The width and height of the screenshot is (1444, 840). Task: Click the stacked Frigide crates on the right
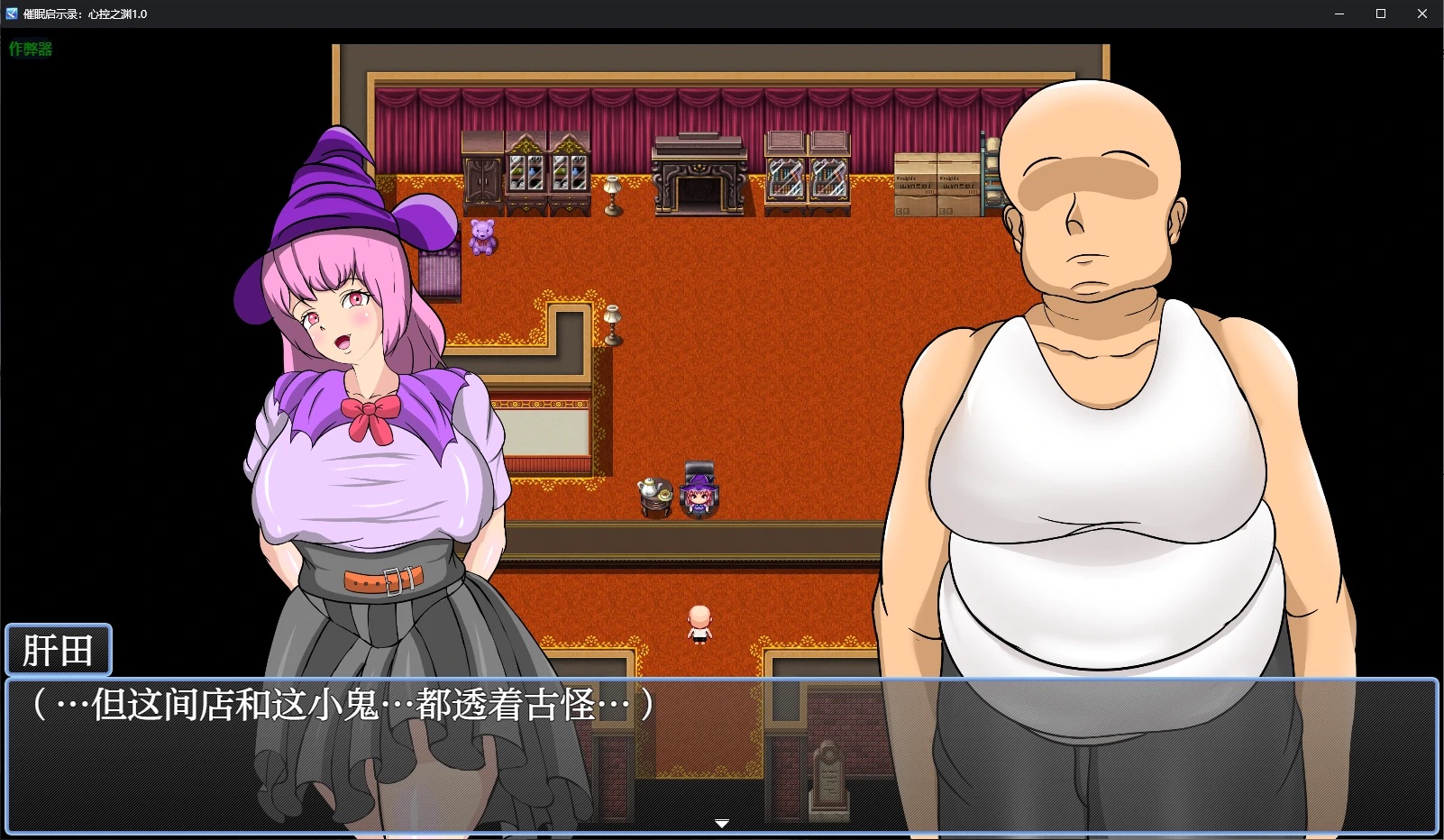tap(937, 185)
